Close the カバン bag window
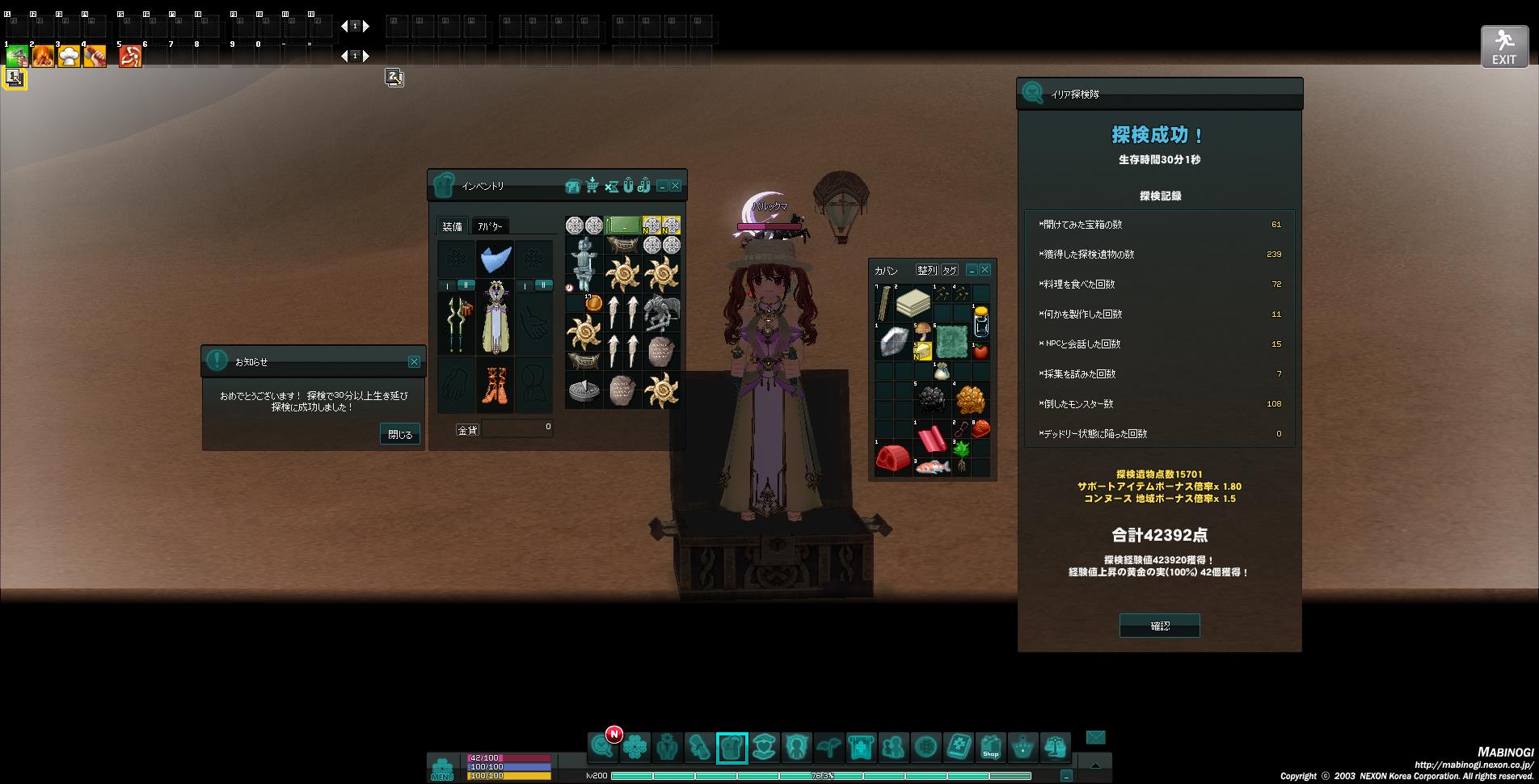Image resolution: width=1539 pixels, height=784 pixels. (985, 270)
